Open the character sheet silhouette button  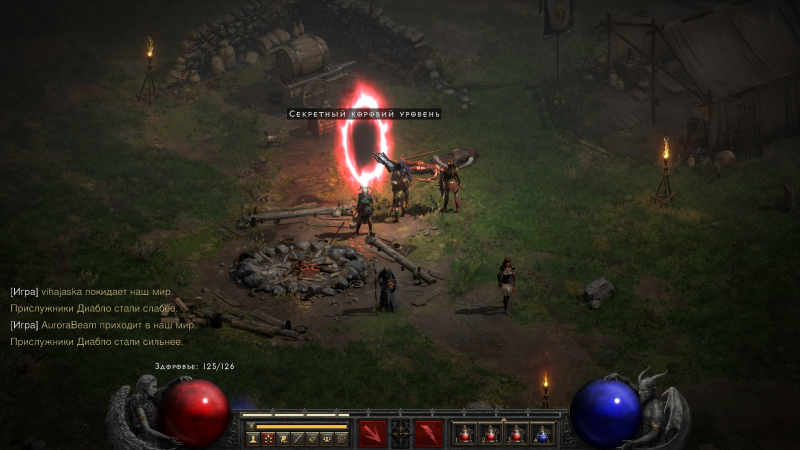point(253,438)
